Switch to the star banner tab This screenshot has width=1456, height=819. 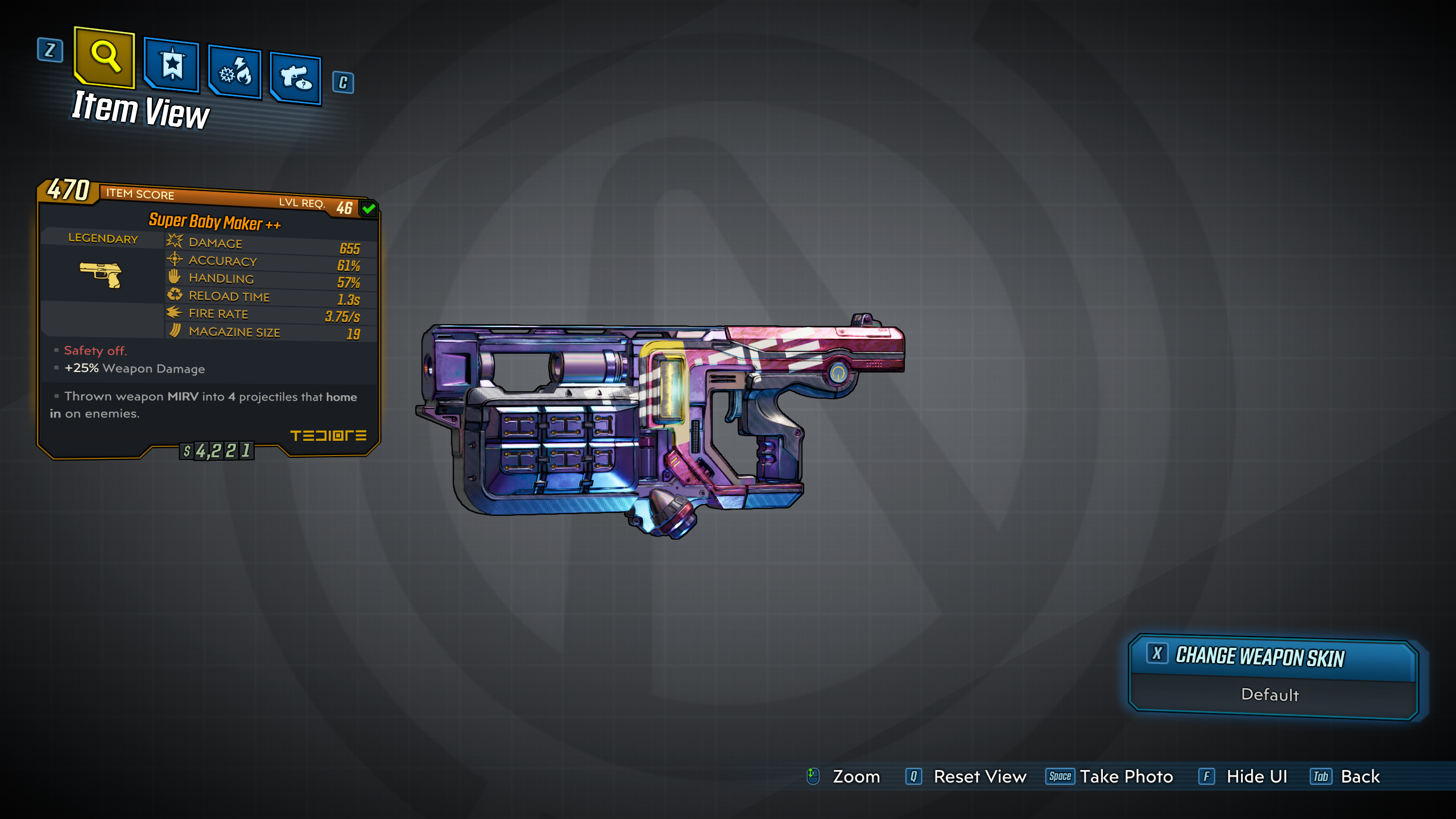(x=172, y=65)
